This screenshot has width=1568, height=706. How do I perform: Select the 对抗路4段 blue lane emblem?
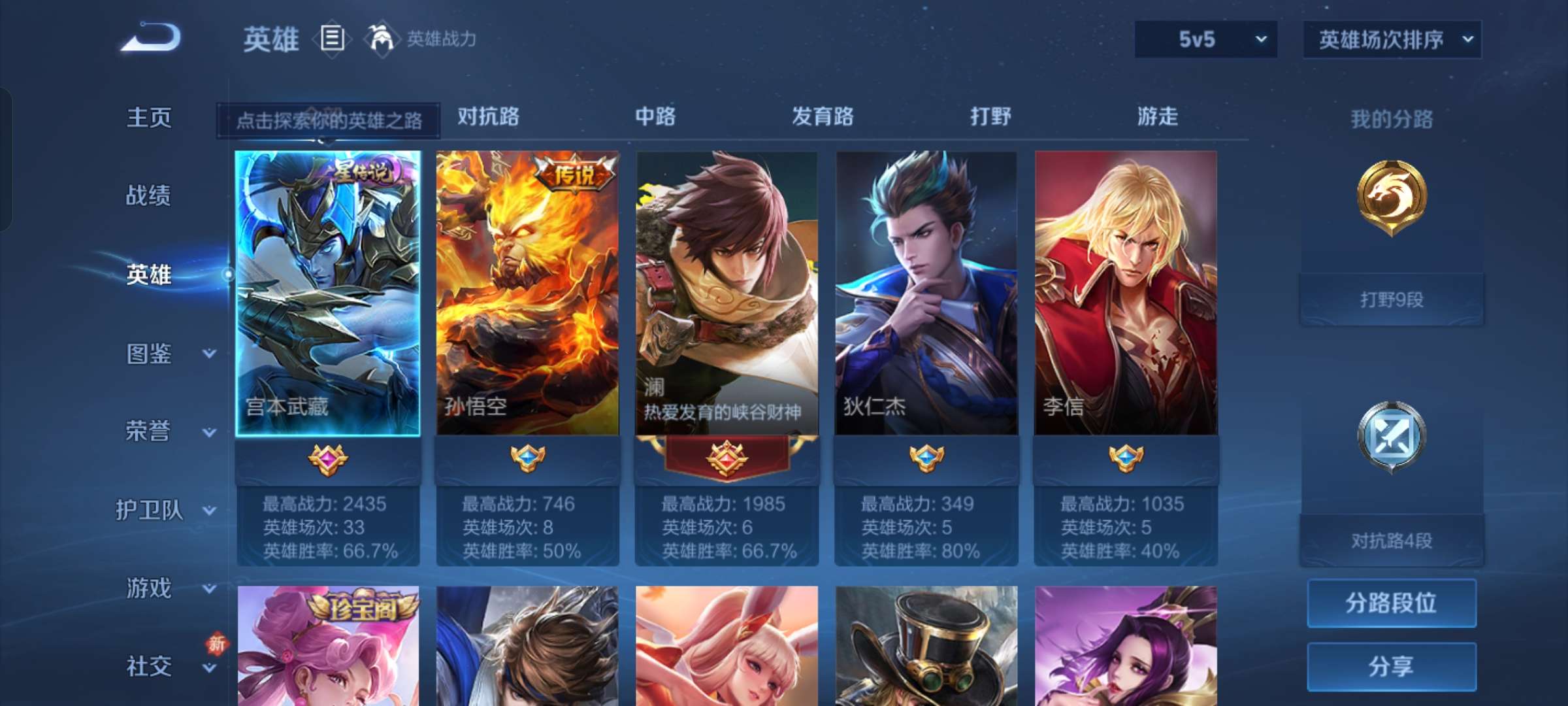[1390, 437]
